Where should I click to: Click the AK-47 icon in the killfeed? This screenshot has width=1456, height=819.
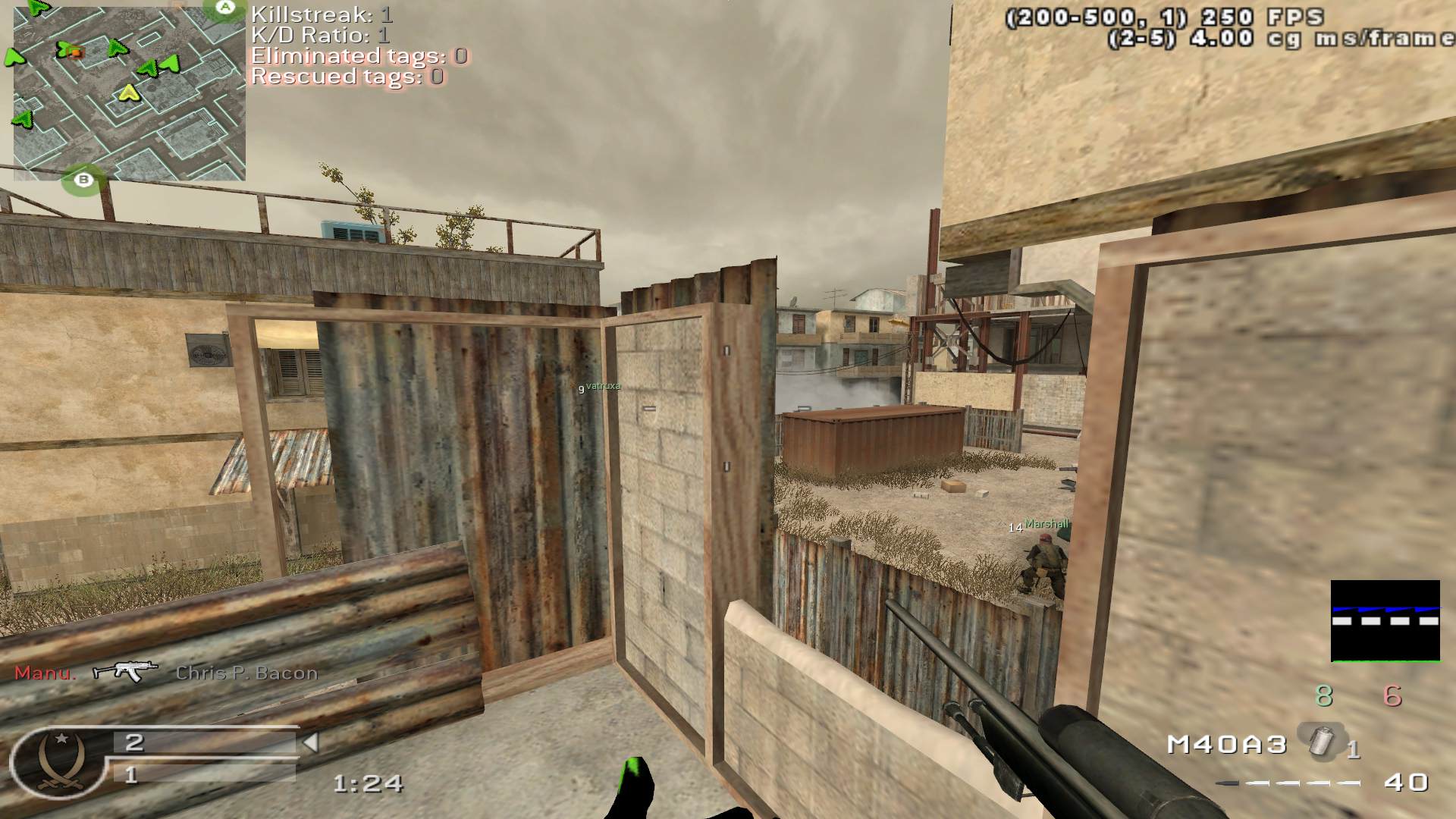(x=125, y=671)
